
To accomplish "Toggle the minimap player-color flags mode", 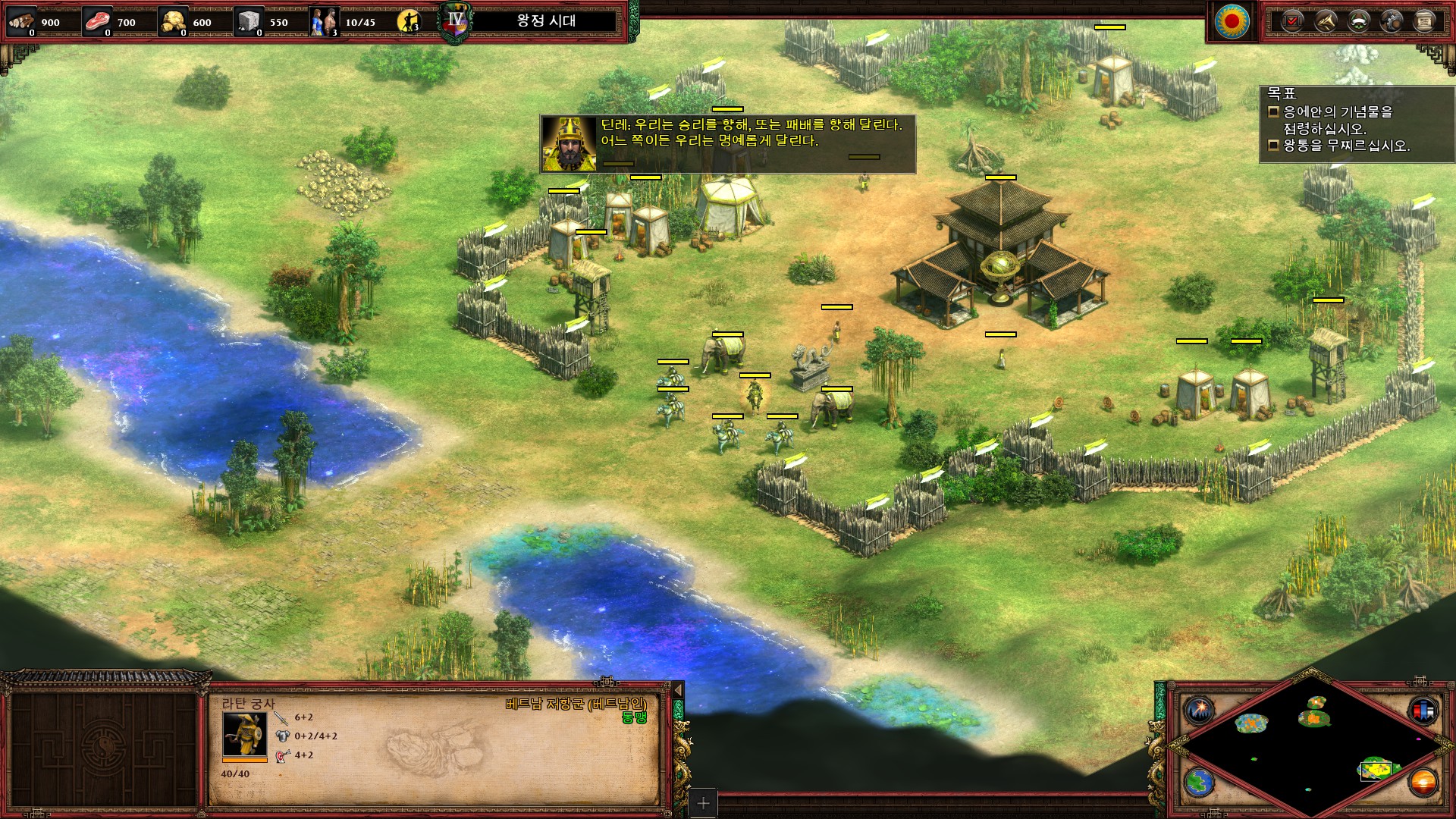I will pyautogui.click(x=1422, y=710).
